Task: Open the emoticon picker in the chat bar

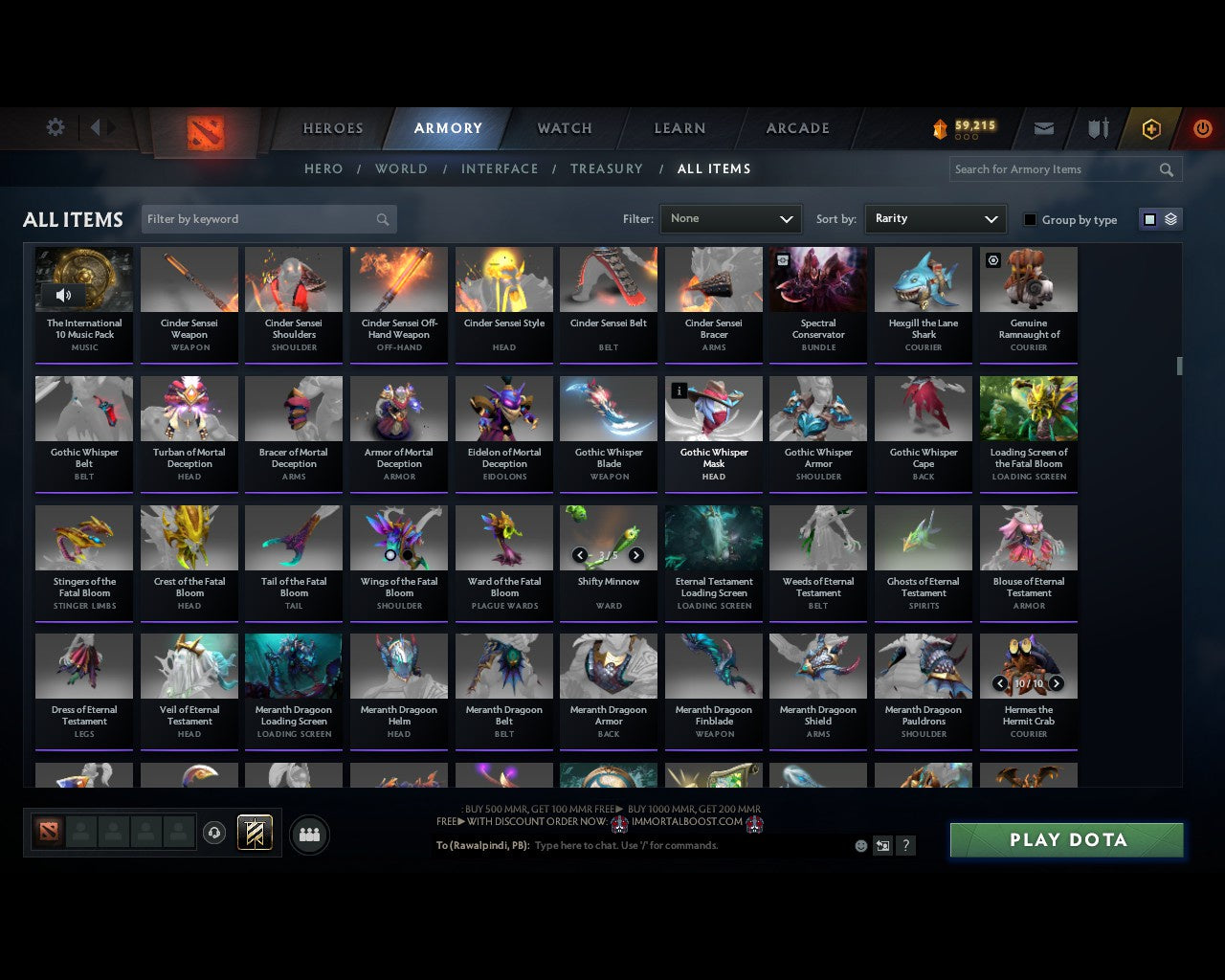Action: coord(859,846)
